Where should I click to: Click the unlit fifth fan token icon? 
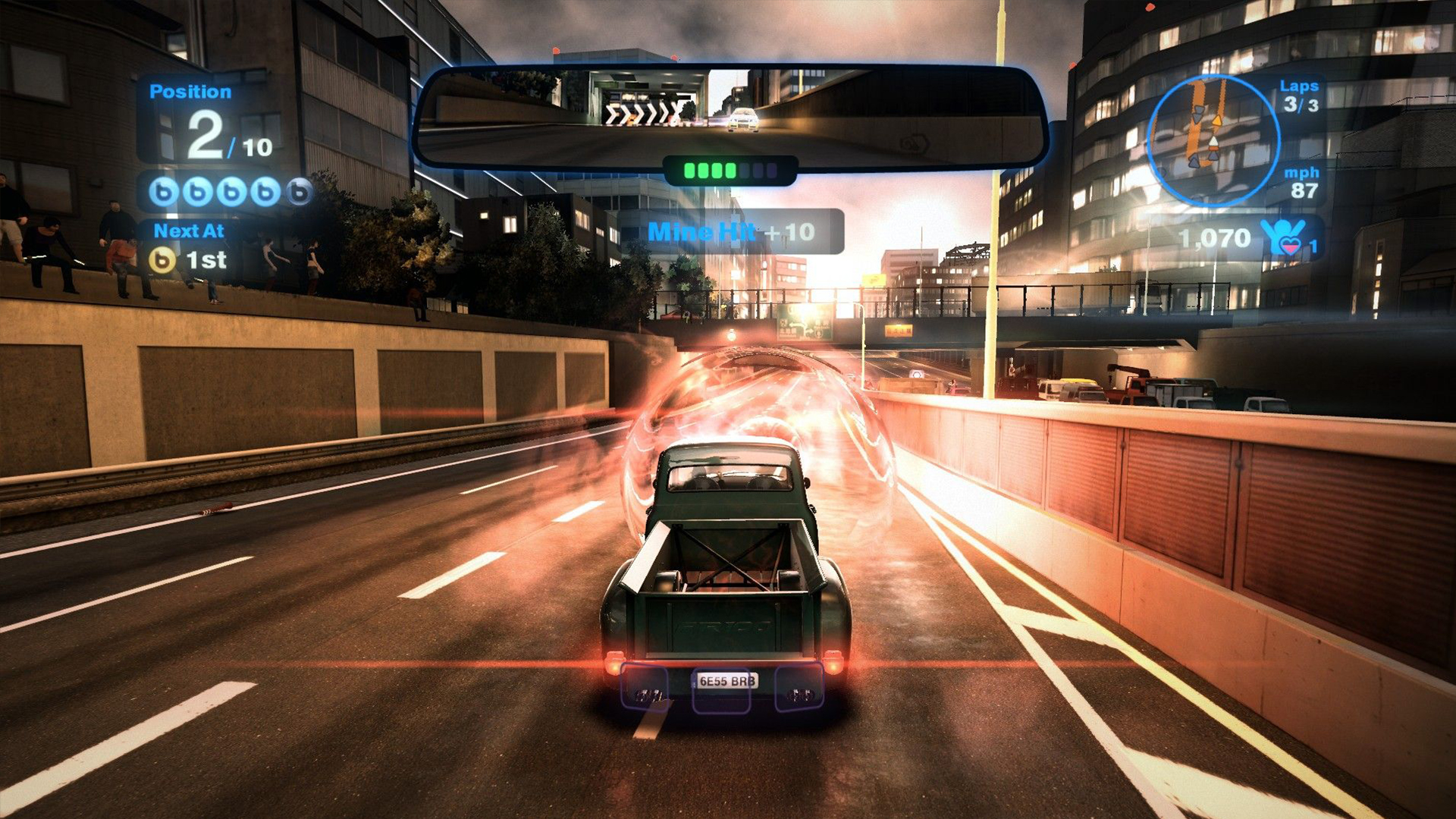(x=298, y=192)
